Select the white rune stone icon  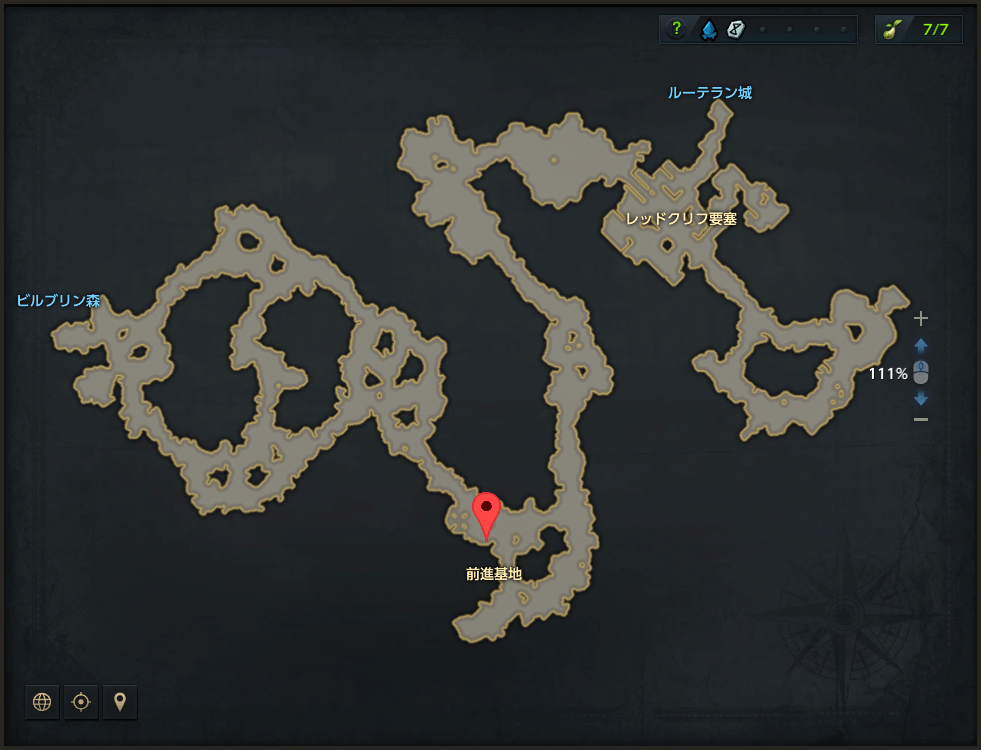coord(736,29)
